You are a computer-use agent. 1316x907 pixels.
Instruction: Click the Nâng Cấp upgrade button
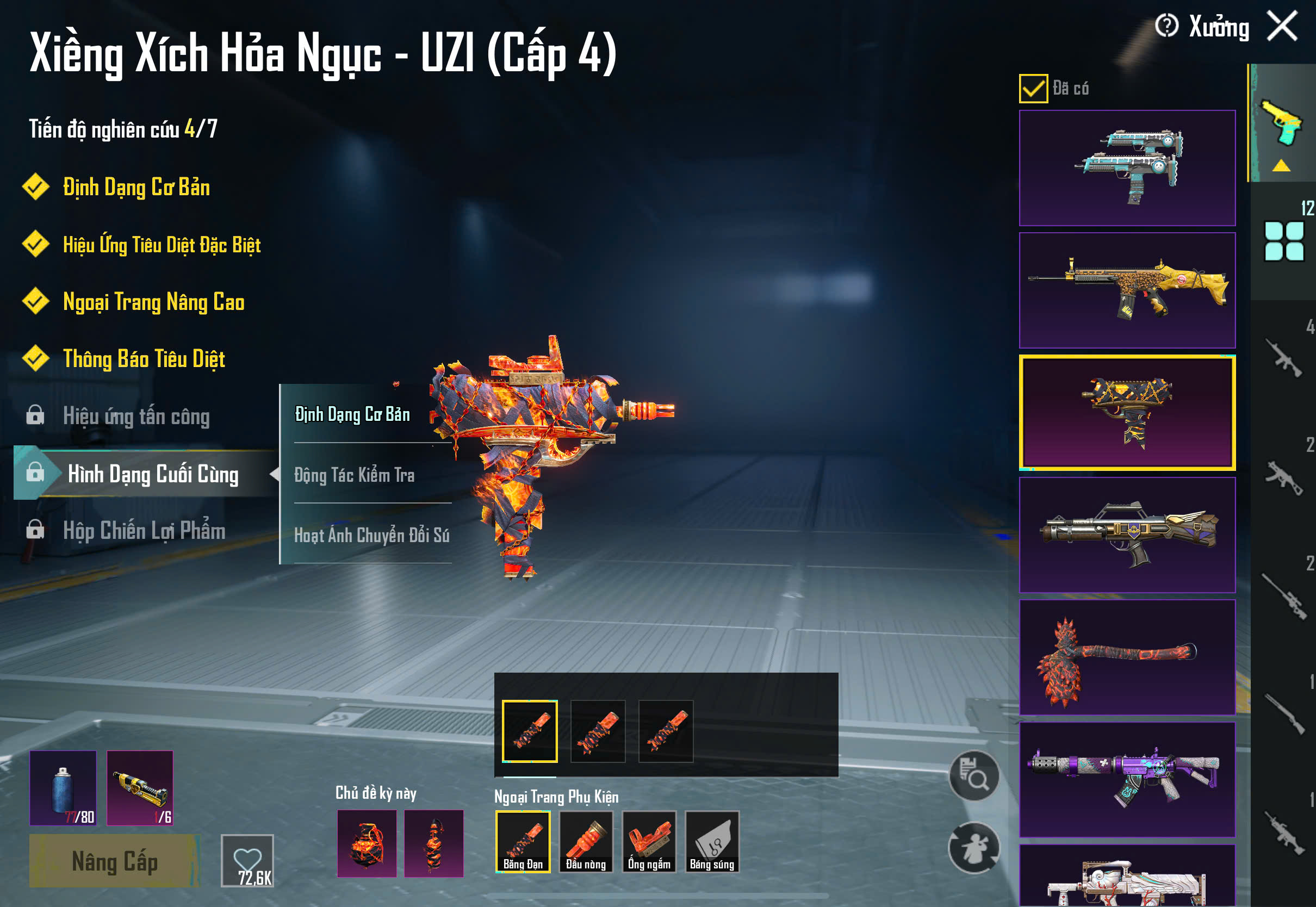pos(114,860)
